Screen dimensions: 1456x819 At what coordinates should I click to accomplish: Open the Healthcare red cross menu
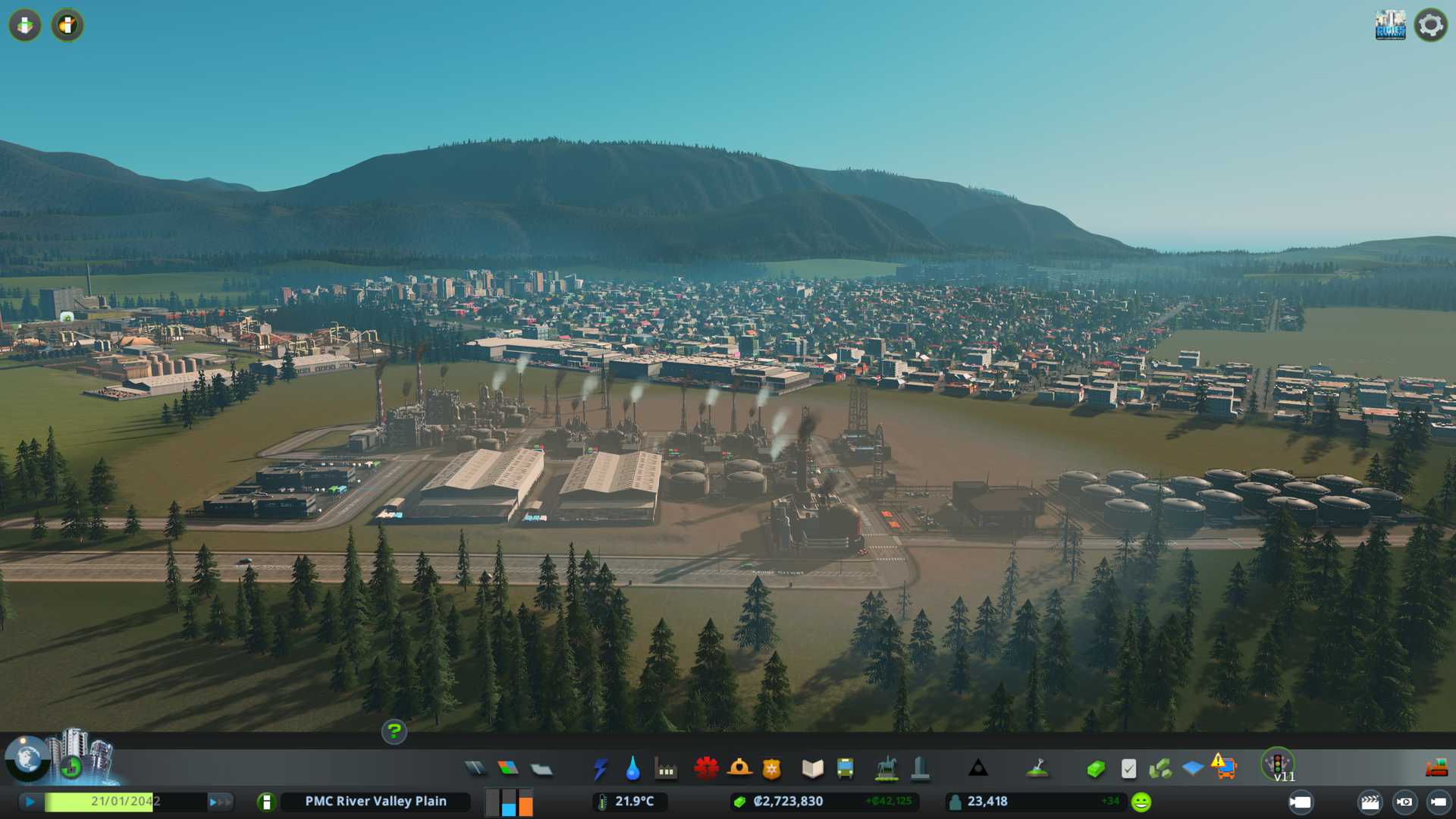pyautogui.click(x=706, y=769)
